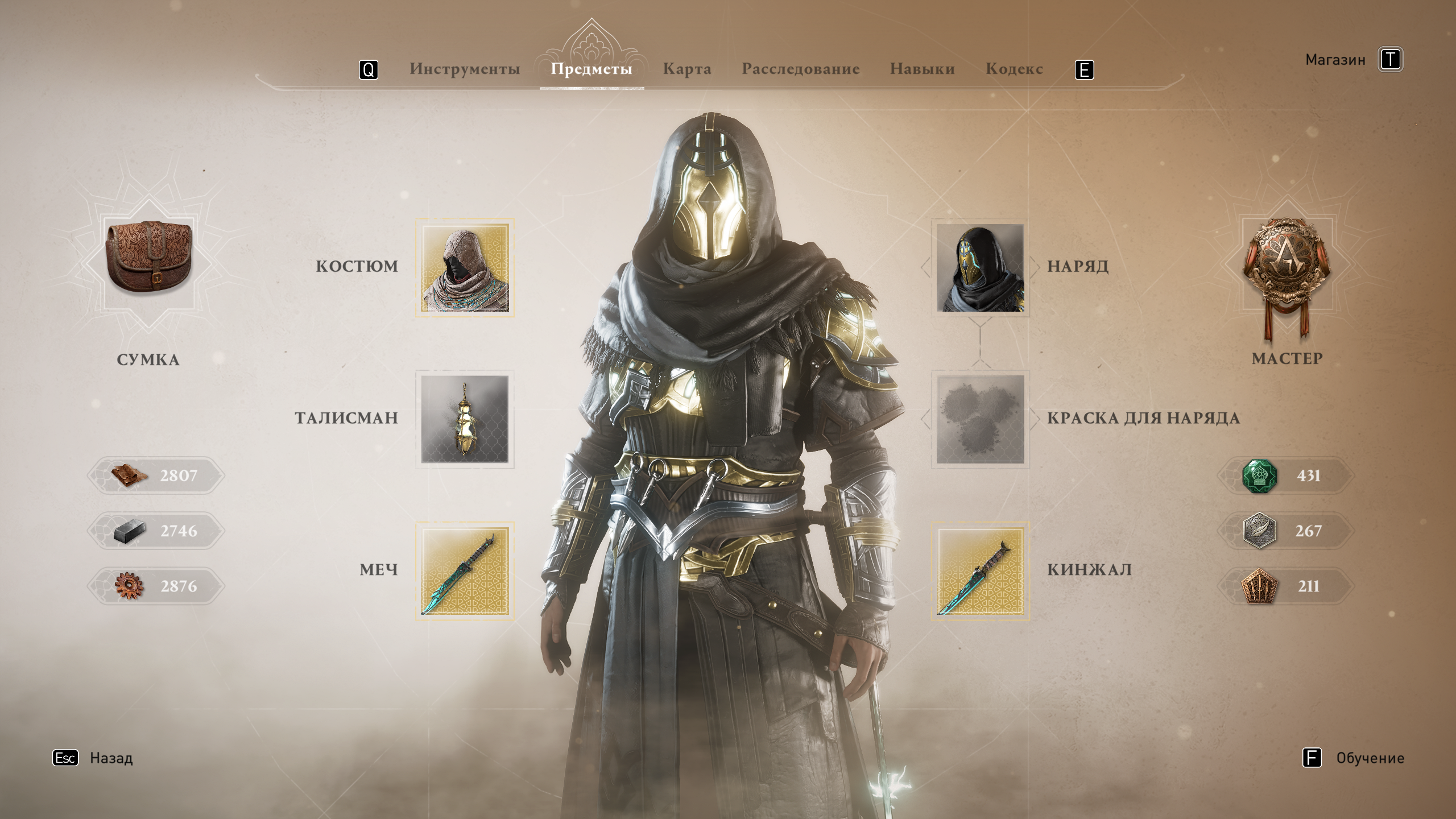Show the Навыки tab

922,69
